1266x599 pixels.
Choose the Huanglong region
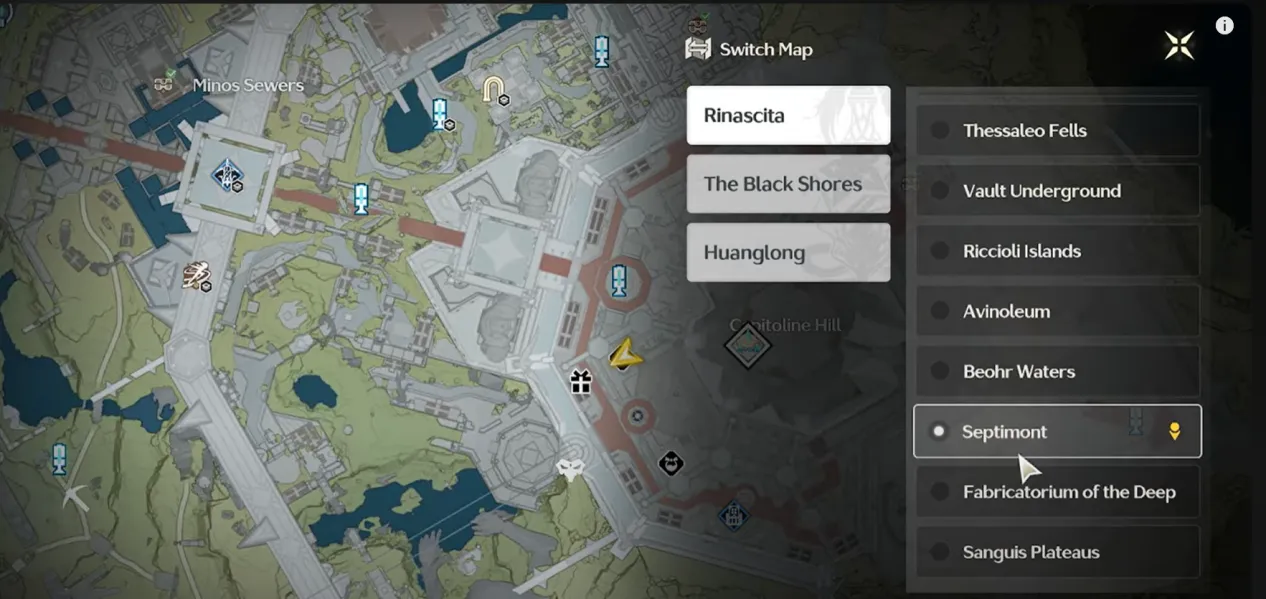click(x=788, y=252)
